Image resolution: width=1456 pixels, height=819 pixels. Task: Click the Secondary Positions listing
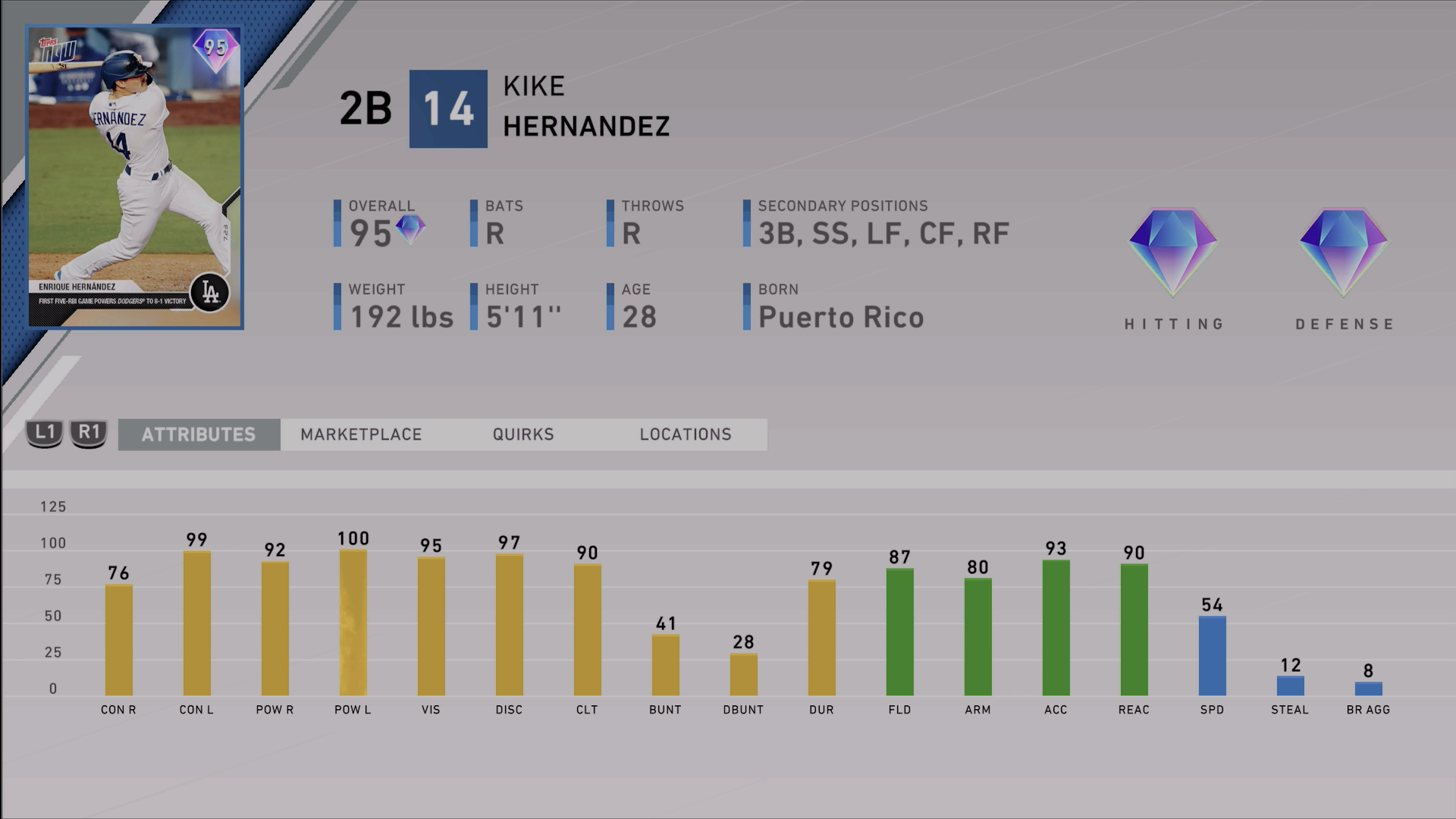(x=882, y=233)
